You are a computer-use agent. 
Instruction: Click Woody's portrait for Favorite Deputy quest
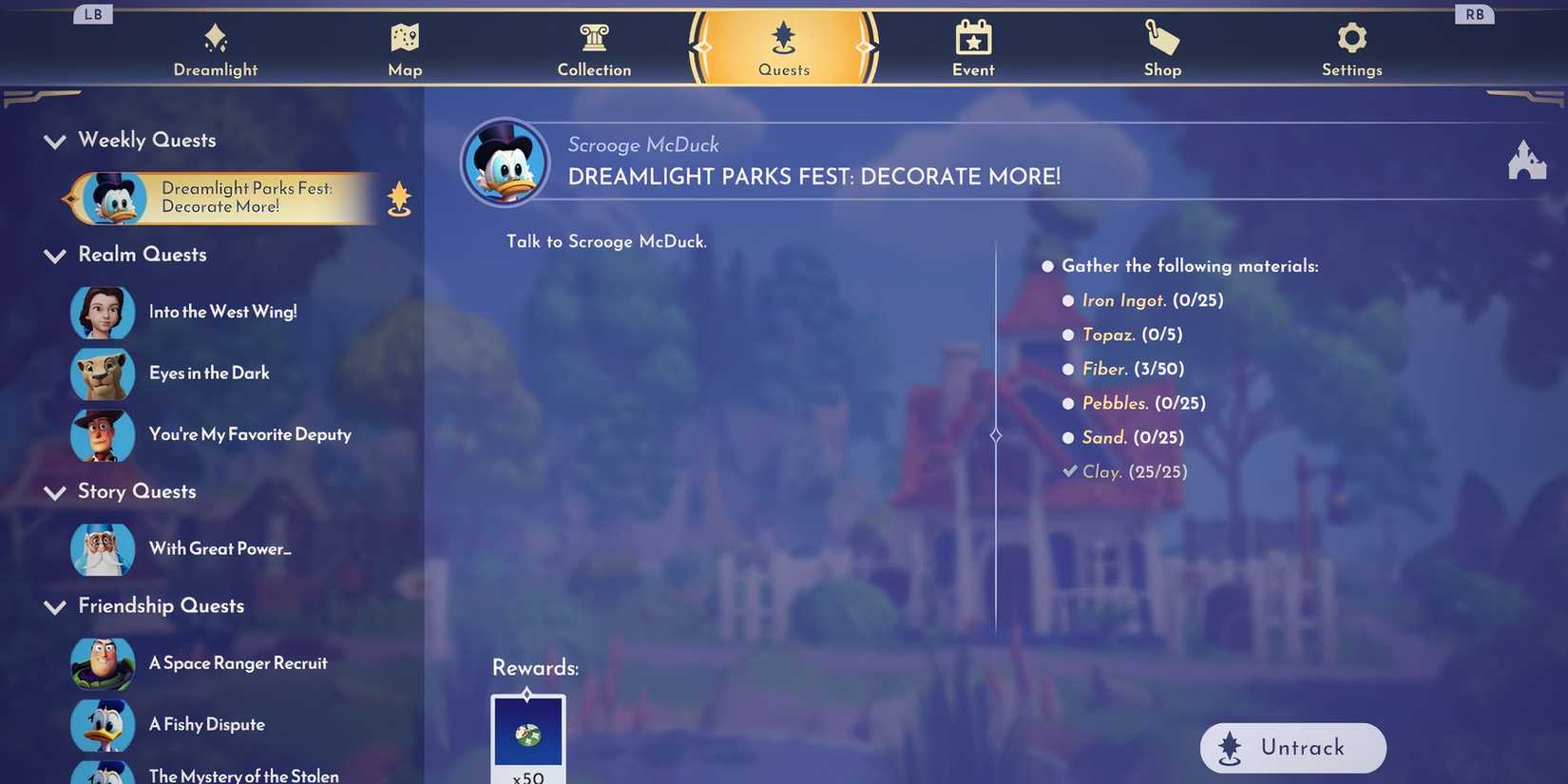102,435
